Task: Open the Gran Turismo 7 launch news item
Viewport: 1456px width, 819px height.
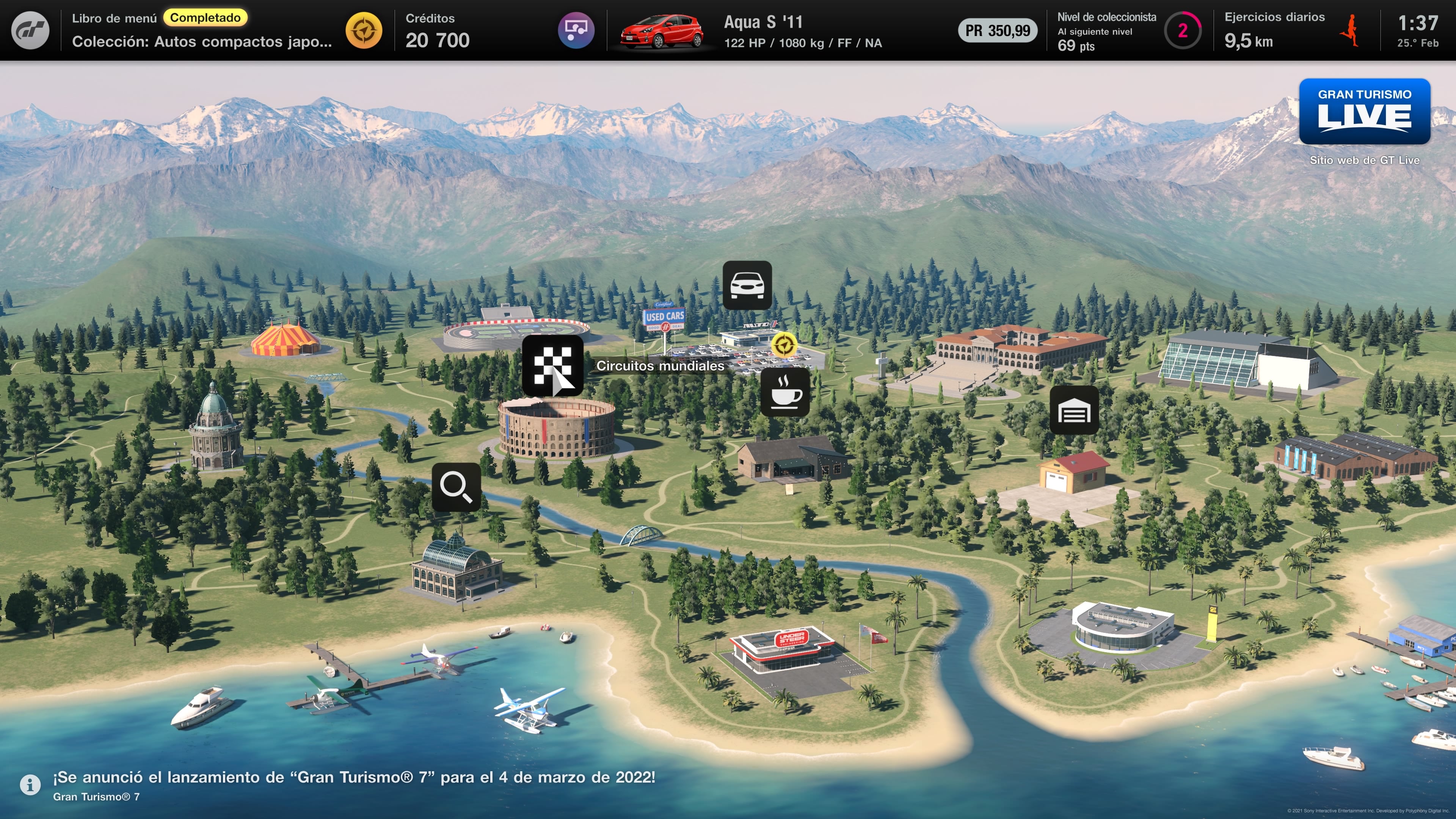Action: 354,784
